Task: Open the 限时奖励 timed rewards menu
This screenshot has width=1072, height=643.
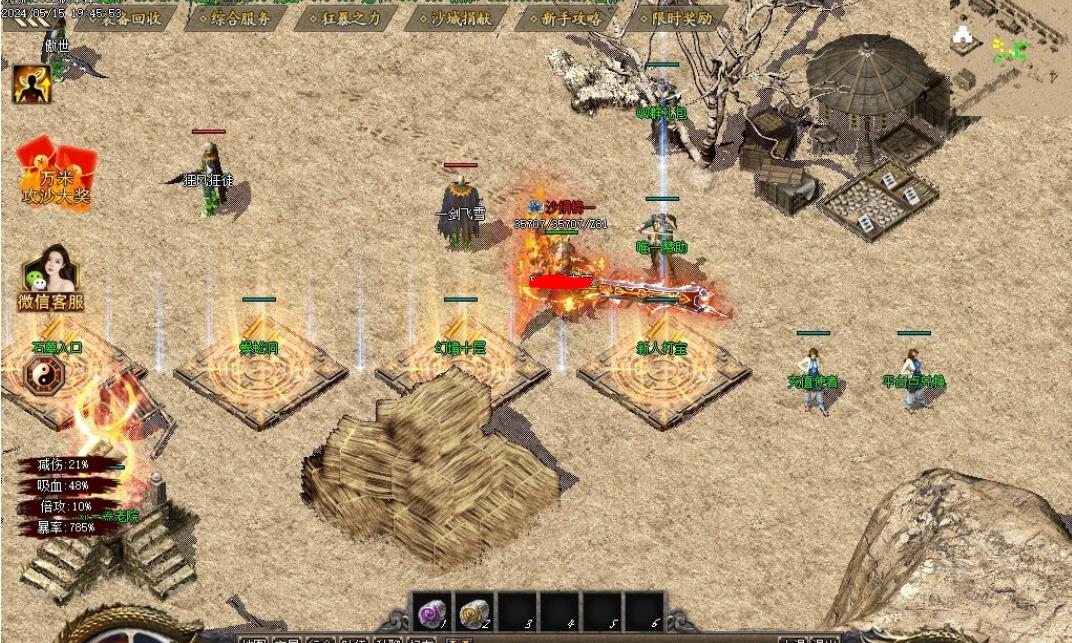Action: click(x=677, y=18)
